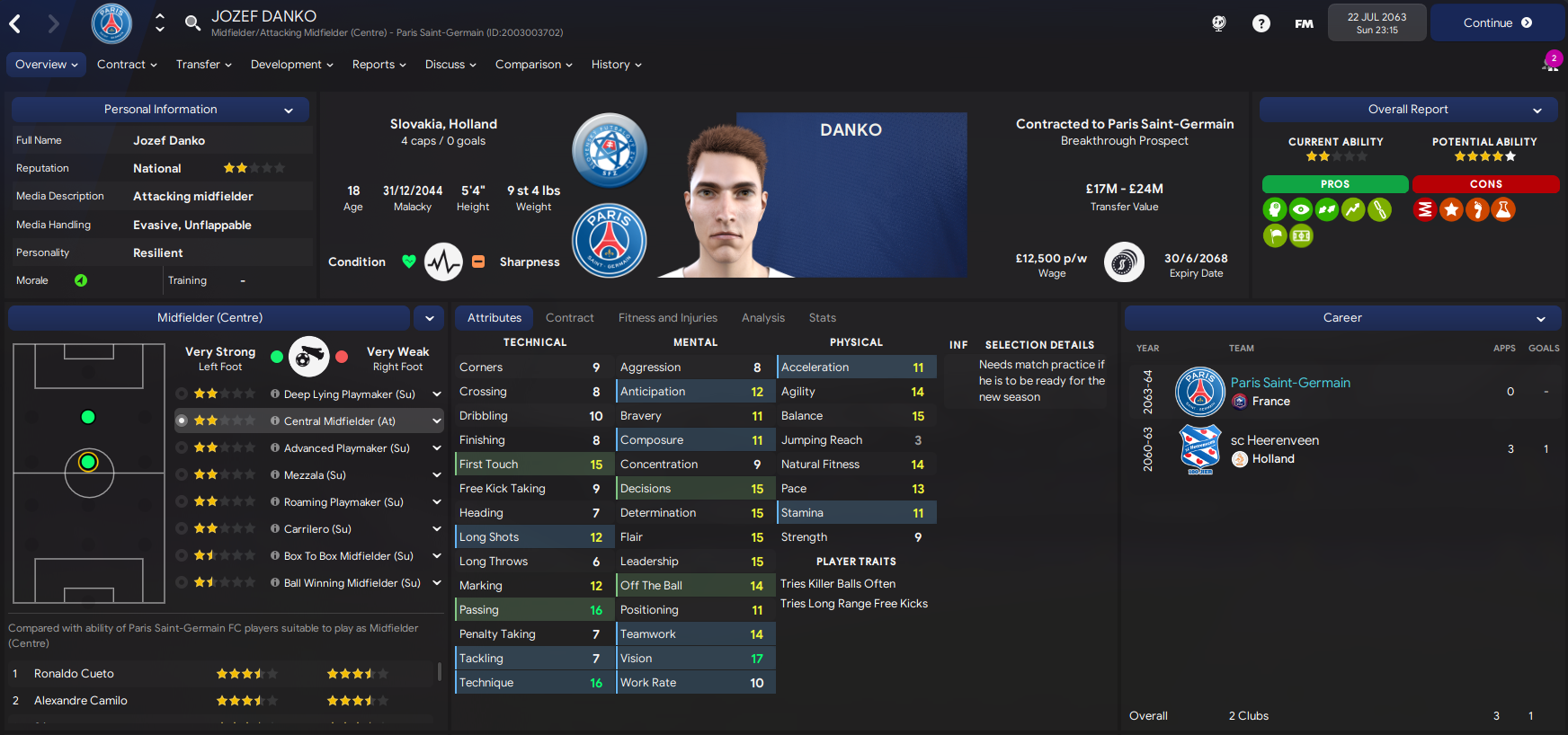The image size is (1568, 735).
Task: Click the flask con icon under Cons
Action: (1503, 208)
